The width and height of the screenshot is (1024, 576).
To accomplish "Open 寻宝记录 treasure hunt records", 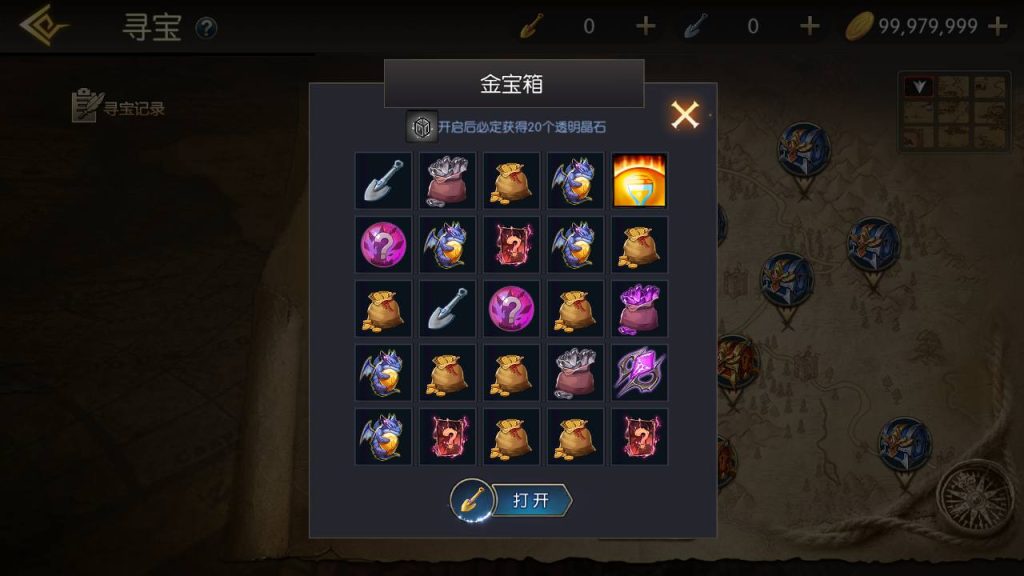I will point(118,107).
